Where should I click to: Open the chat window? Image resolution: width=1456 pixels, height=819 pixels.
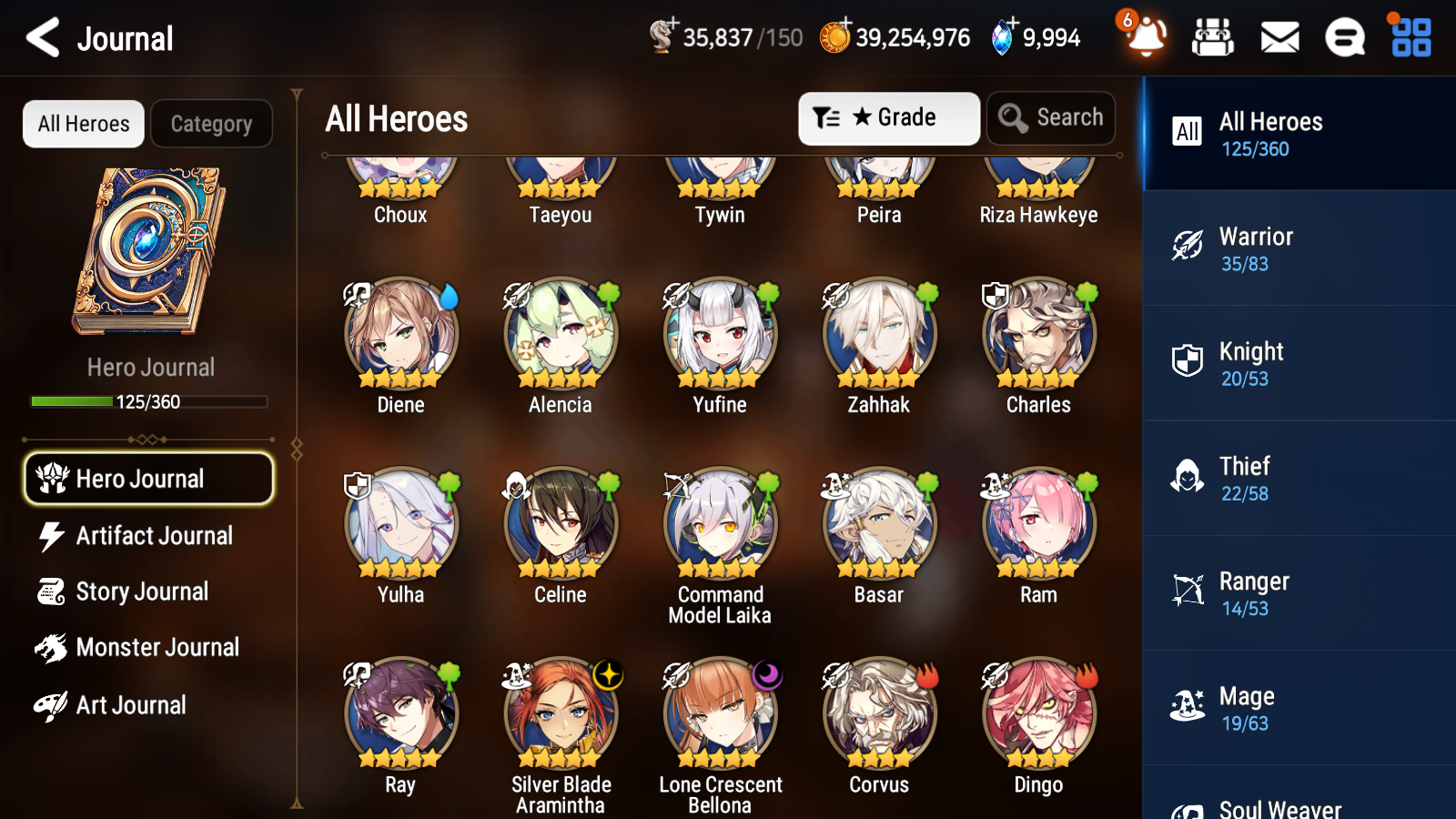click(x=1344, y=37)
